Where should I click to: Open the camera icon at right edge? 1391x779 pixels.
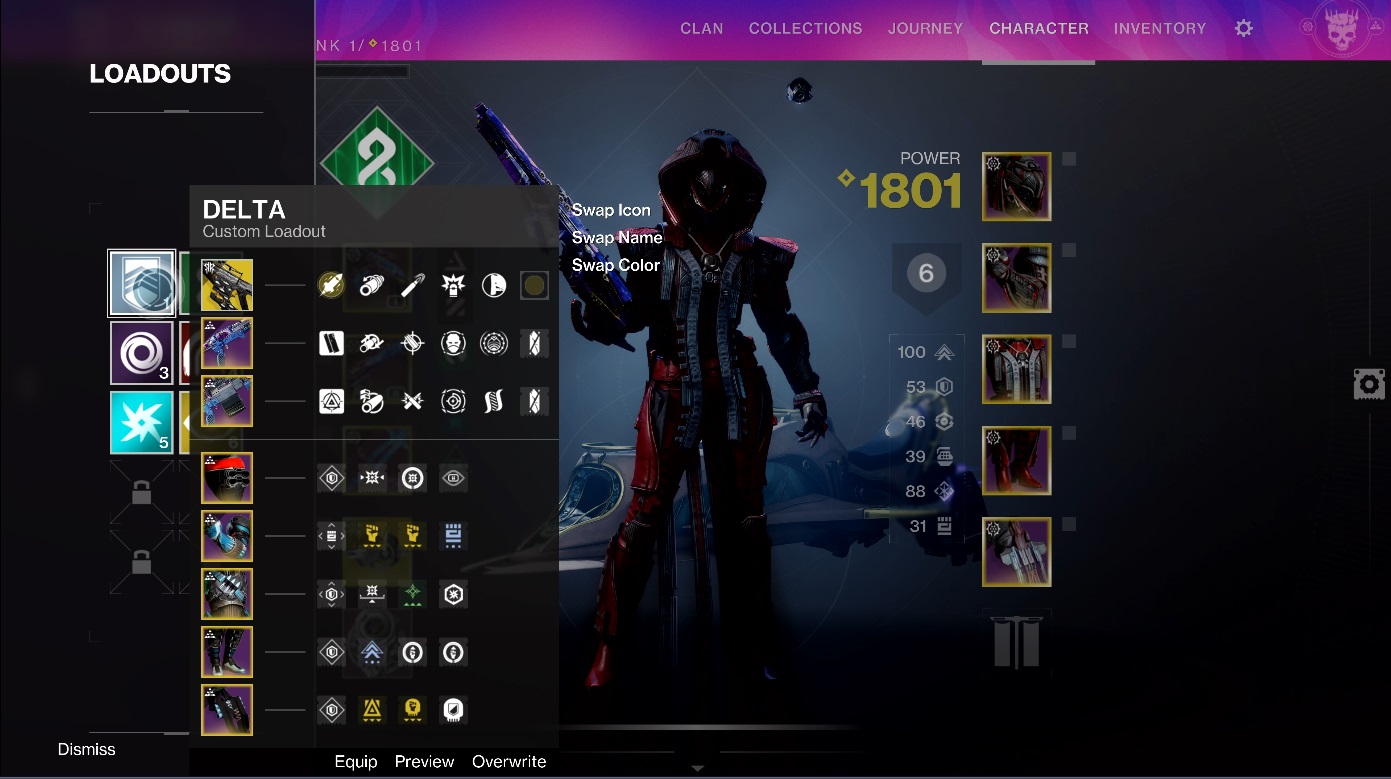[x=1368, y=384]
